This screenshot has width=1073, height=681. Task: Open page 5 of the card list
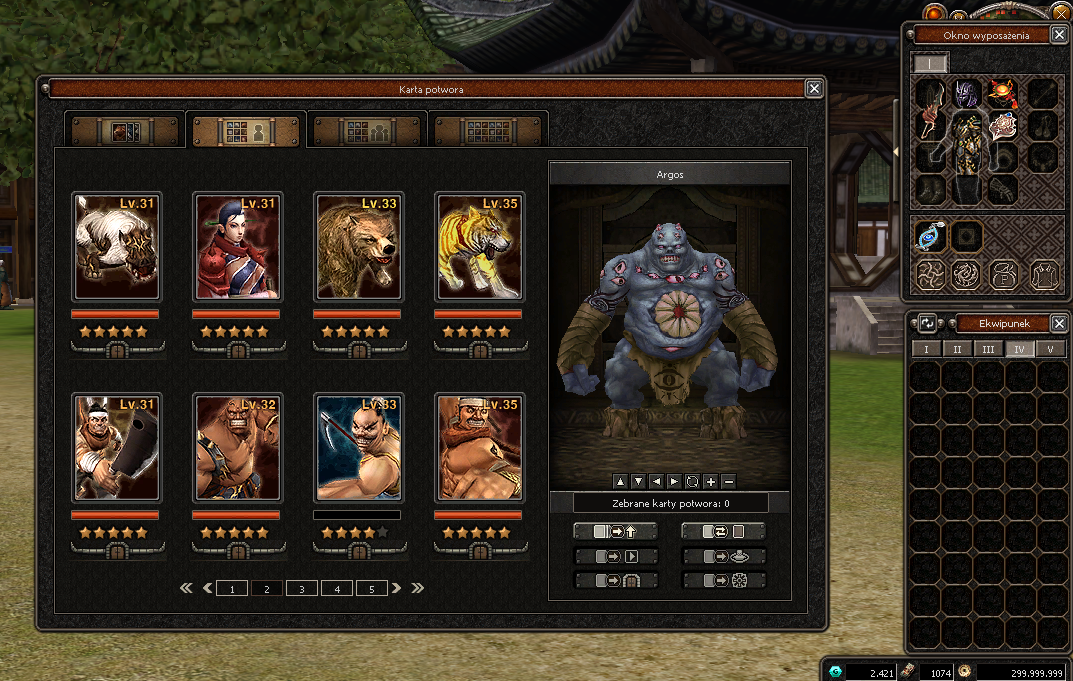pos(372,589)
